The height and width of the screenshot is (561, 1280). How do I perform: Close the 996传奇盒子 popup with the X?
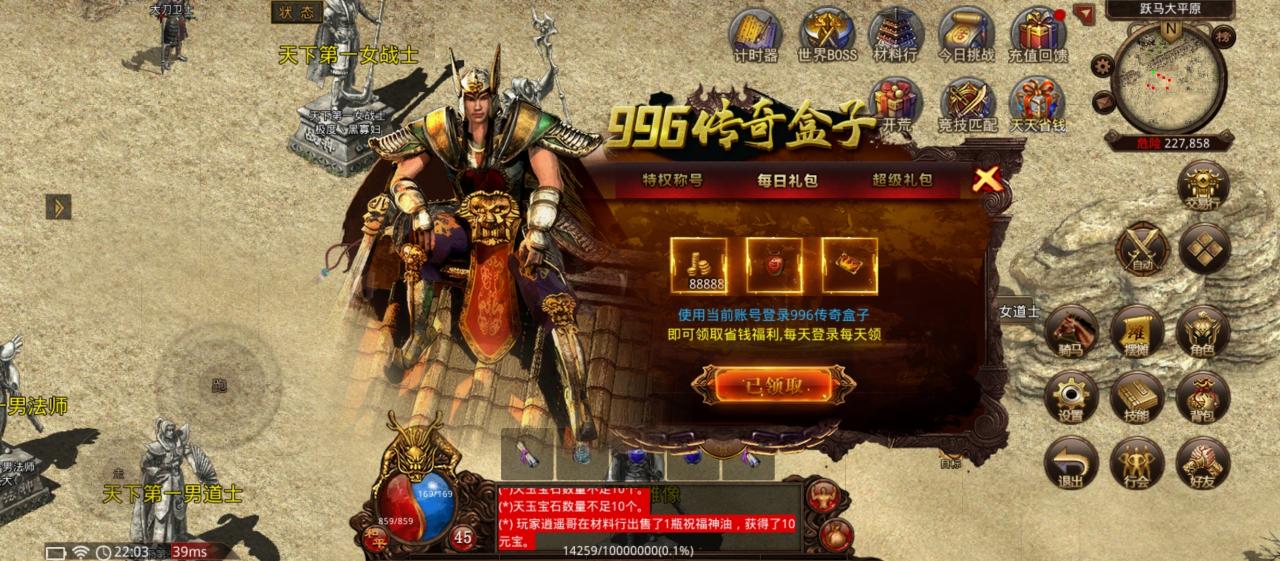987,180
